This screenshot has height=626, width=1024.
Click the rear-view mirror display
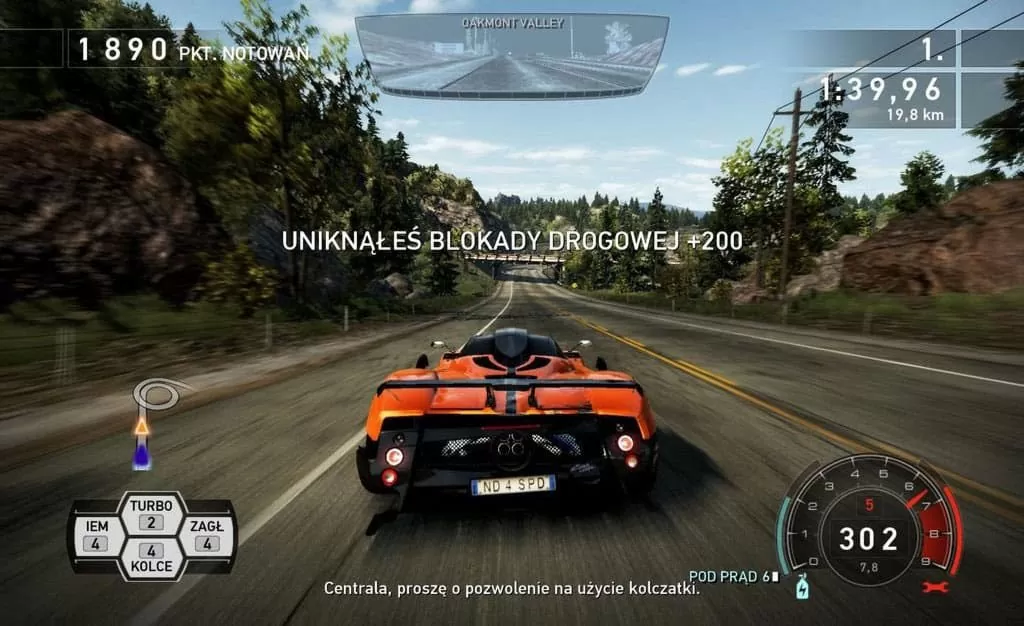[511, 56]
